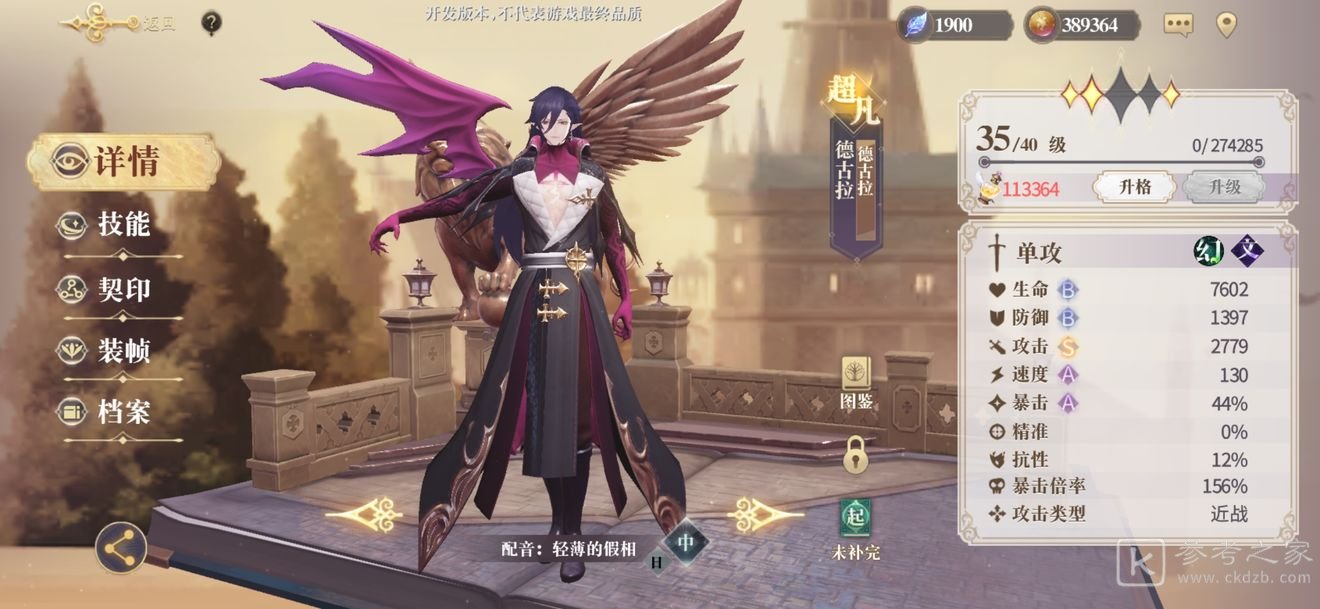Switch to the 装帧 tab

coord(122,351)
